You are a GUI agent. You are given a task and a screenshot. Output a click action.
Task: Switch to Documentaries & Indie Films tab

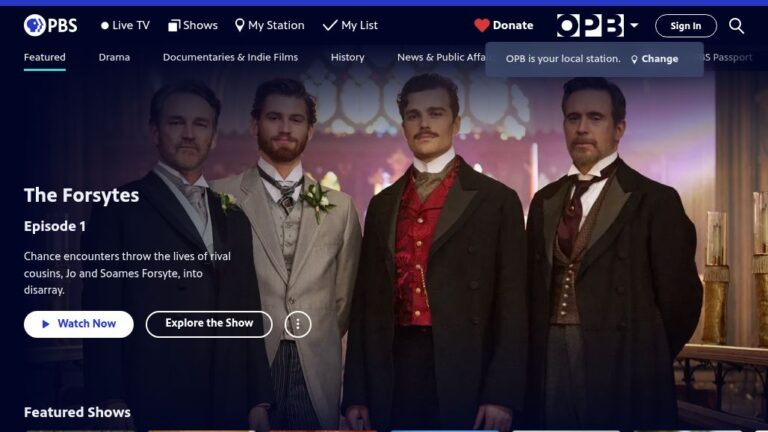coord(230,57)
